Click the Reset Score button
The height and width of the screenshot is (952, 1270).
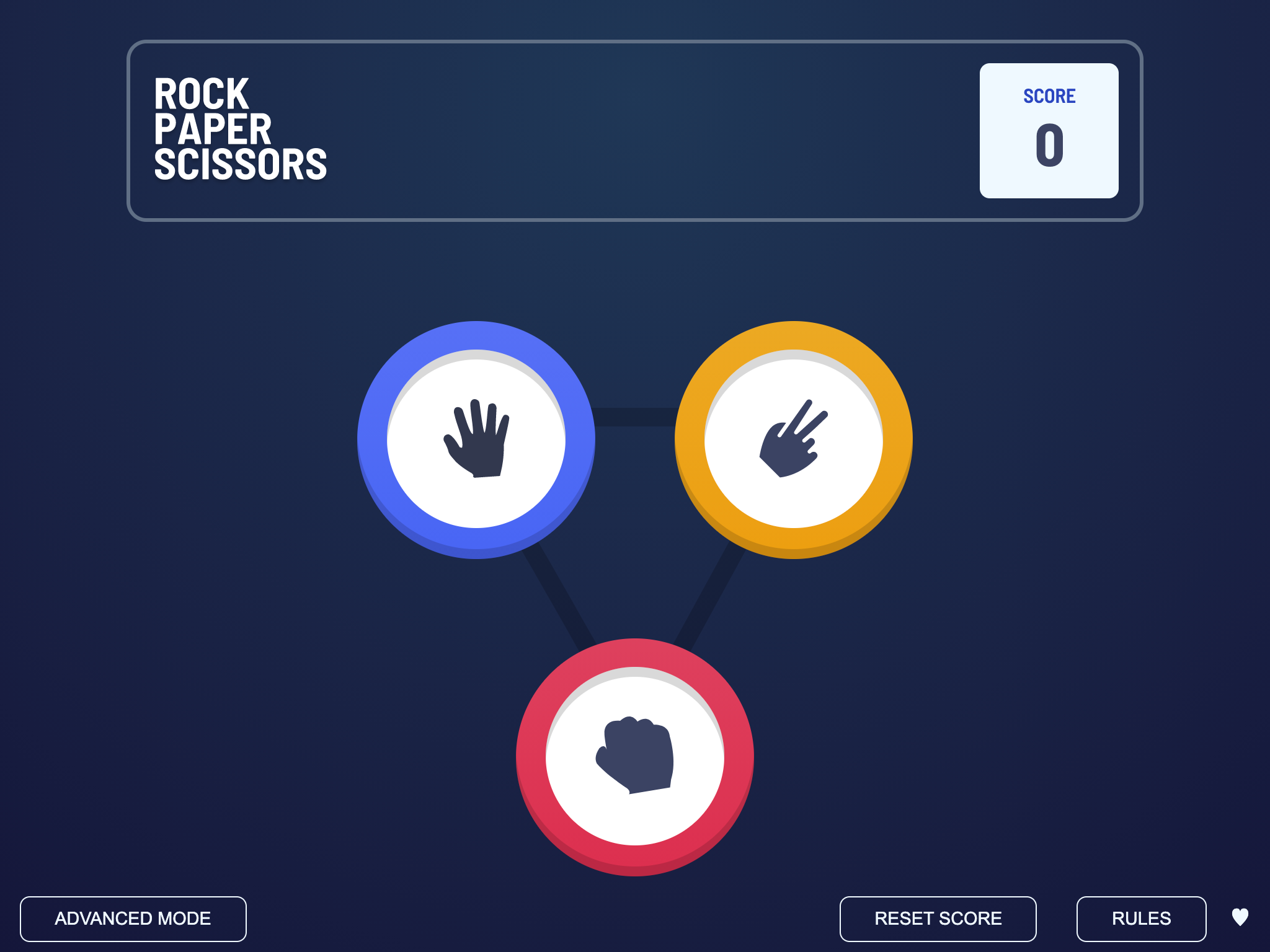938,919
